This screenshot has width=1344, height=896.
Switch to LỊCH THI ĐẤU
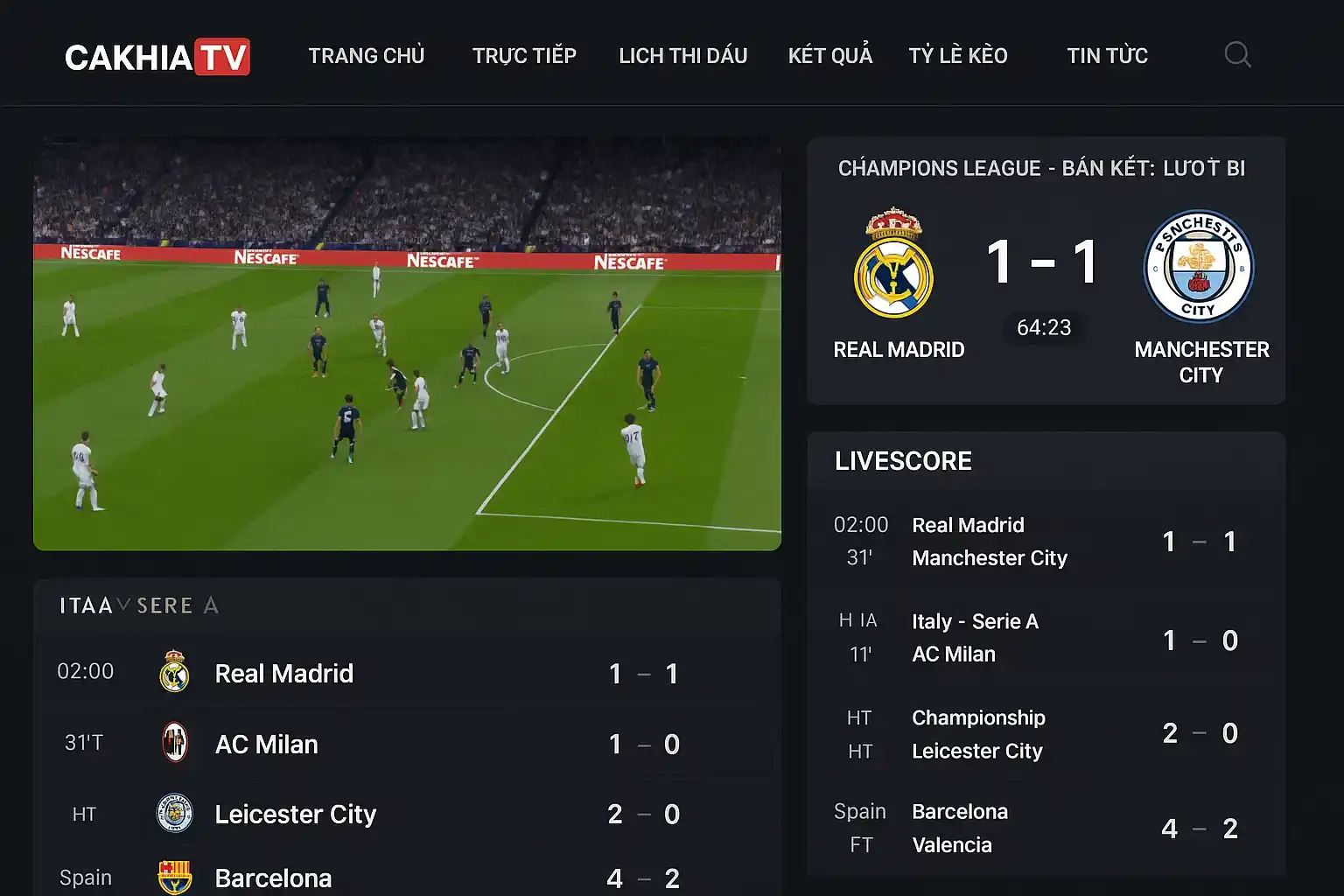point(683,55)
